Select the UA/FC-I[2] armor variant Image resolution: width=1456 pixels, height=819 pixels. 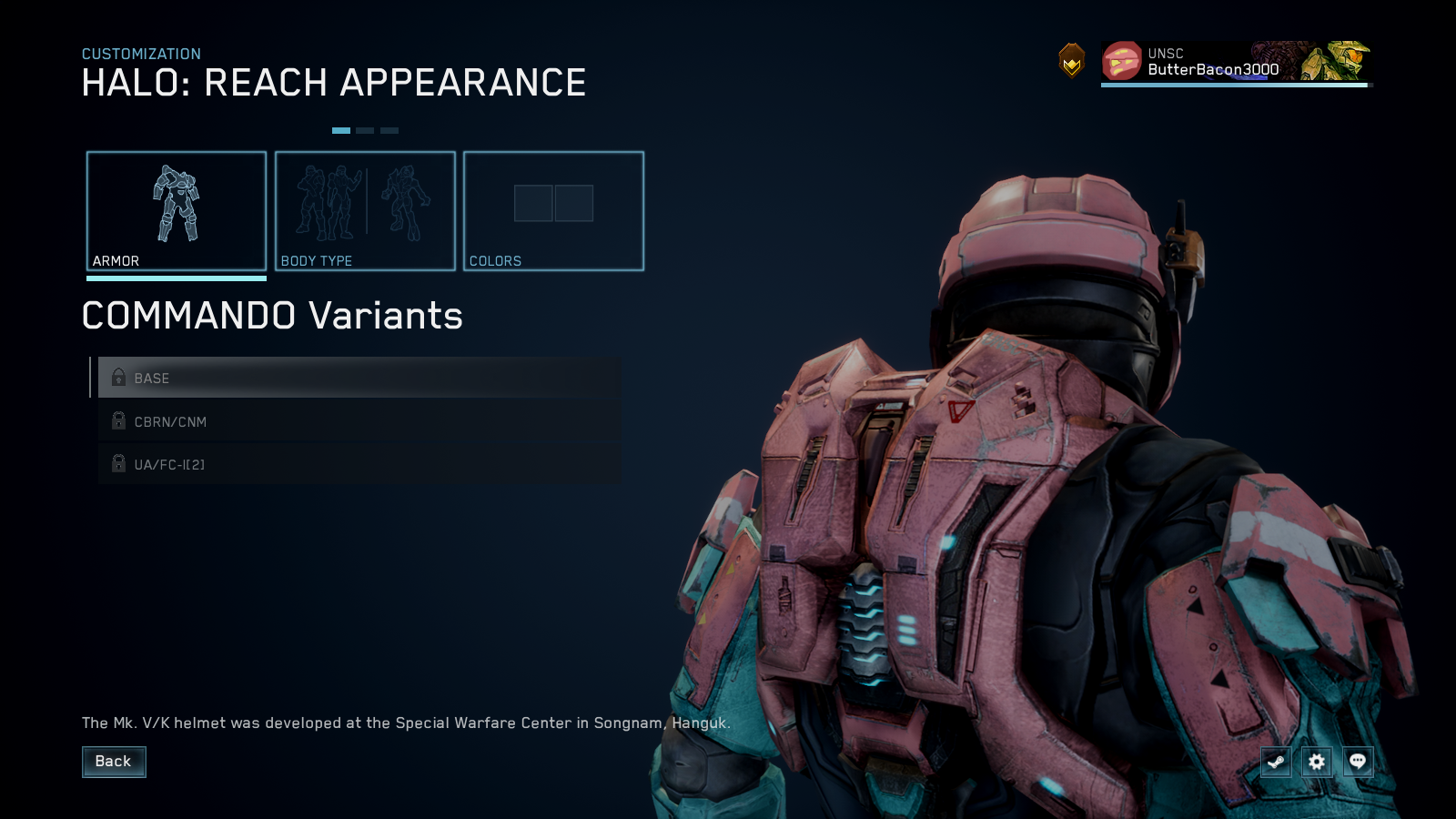click(355, 464)
